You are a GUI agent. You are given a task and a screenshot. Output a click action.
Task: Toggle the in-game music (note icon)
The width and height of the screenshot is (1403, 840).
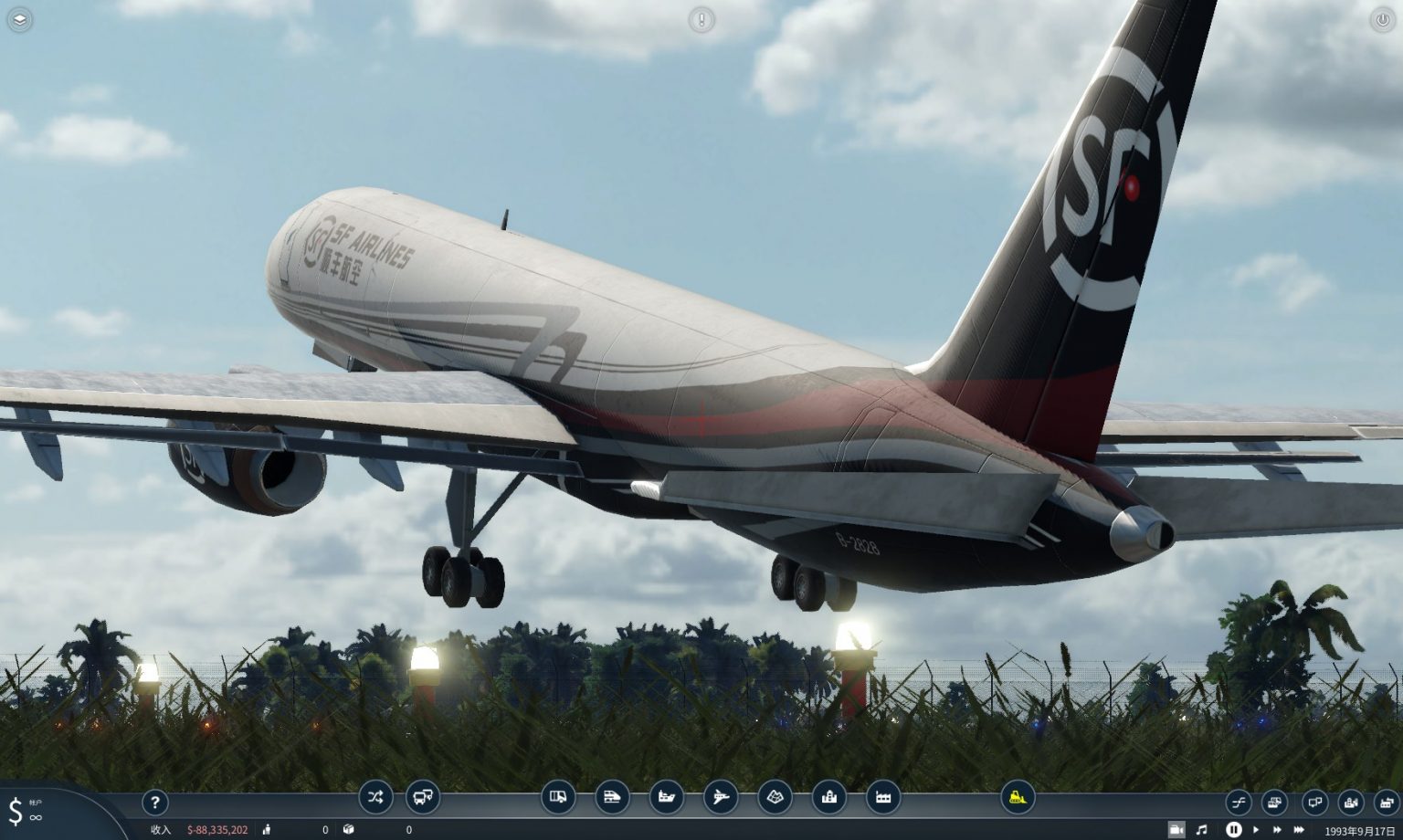tap(1204, 830)
